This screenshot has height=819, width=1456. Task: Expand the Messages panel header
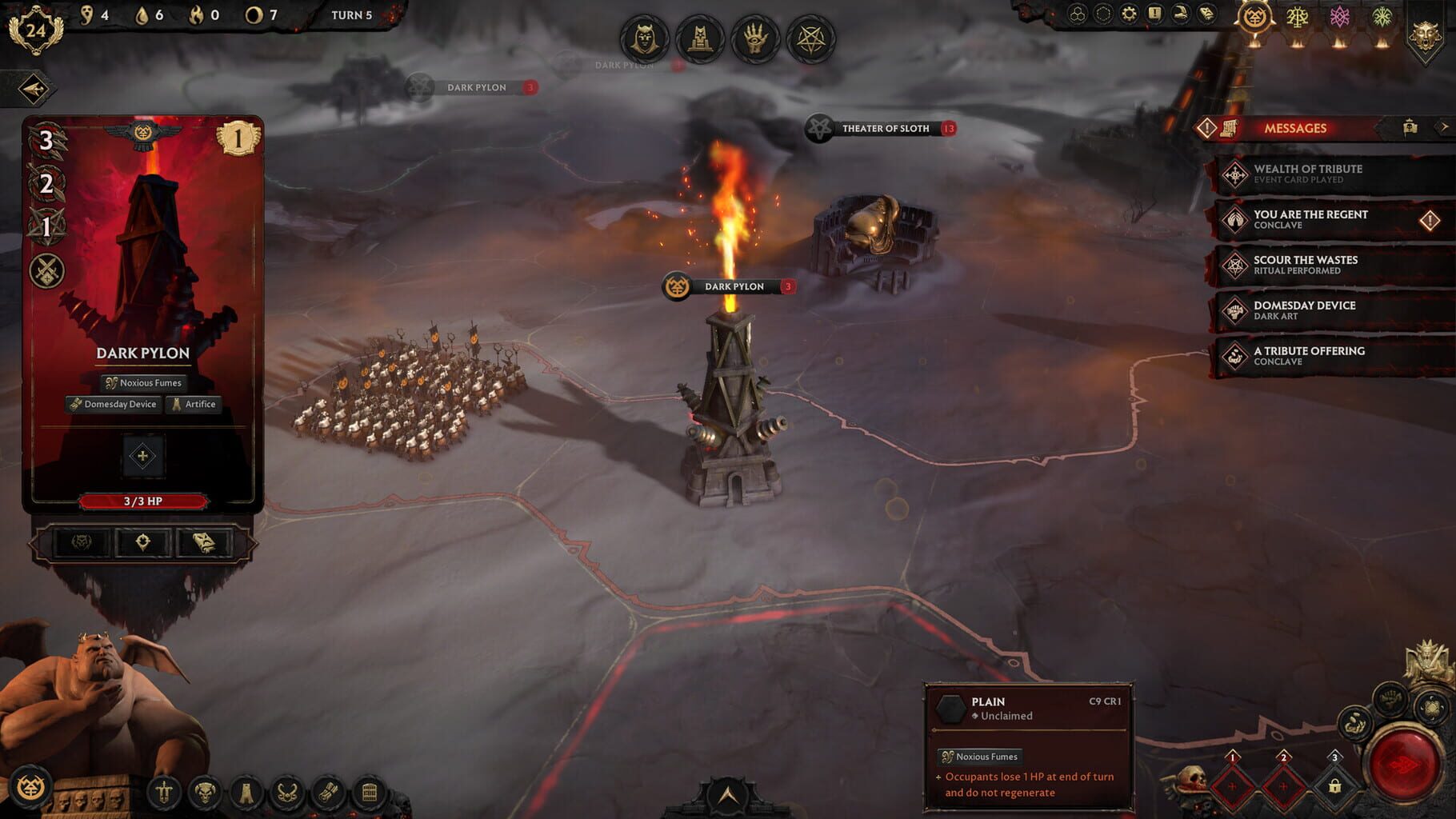(x=1296, y=128)
